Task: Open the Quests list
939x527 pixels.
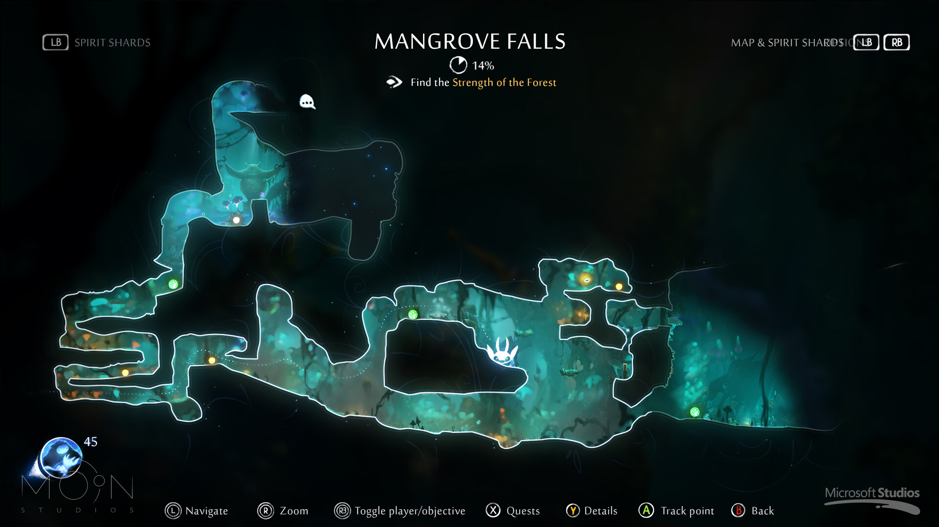Action: click(513, 511)
